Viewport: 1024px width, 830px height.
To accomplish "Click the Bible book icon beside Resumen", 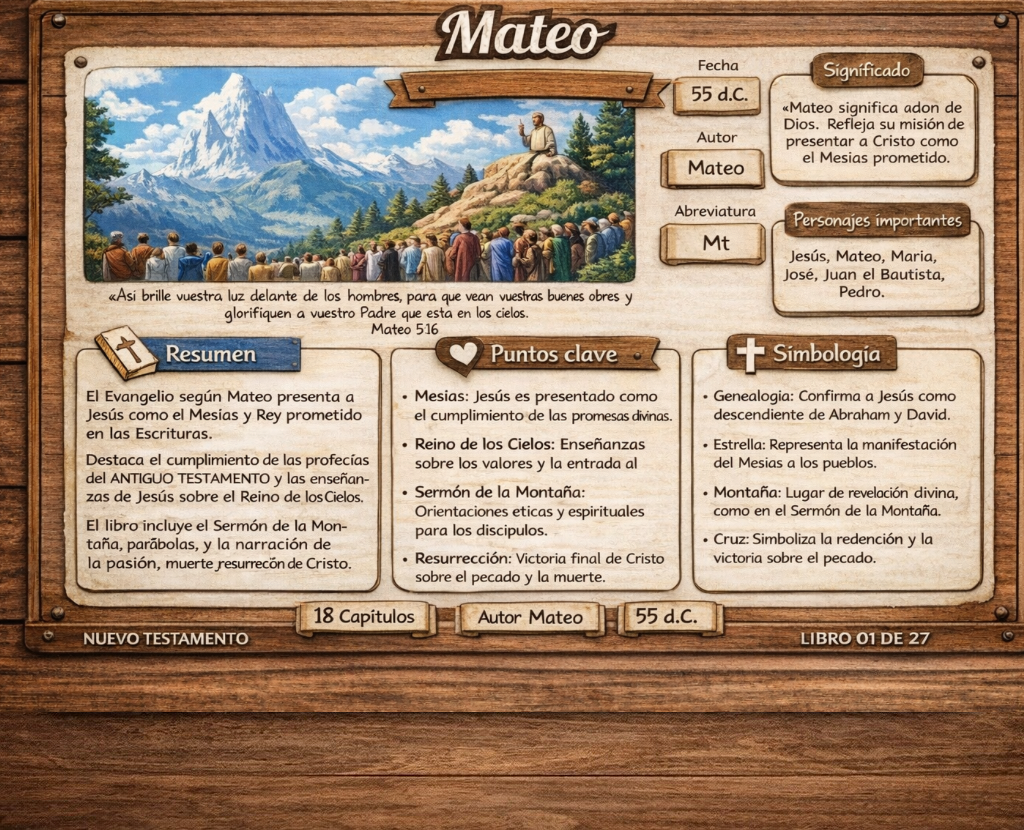I will tap(126, 352).
